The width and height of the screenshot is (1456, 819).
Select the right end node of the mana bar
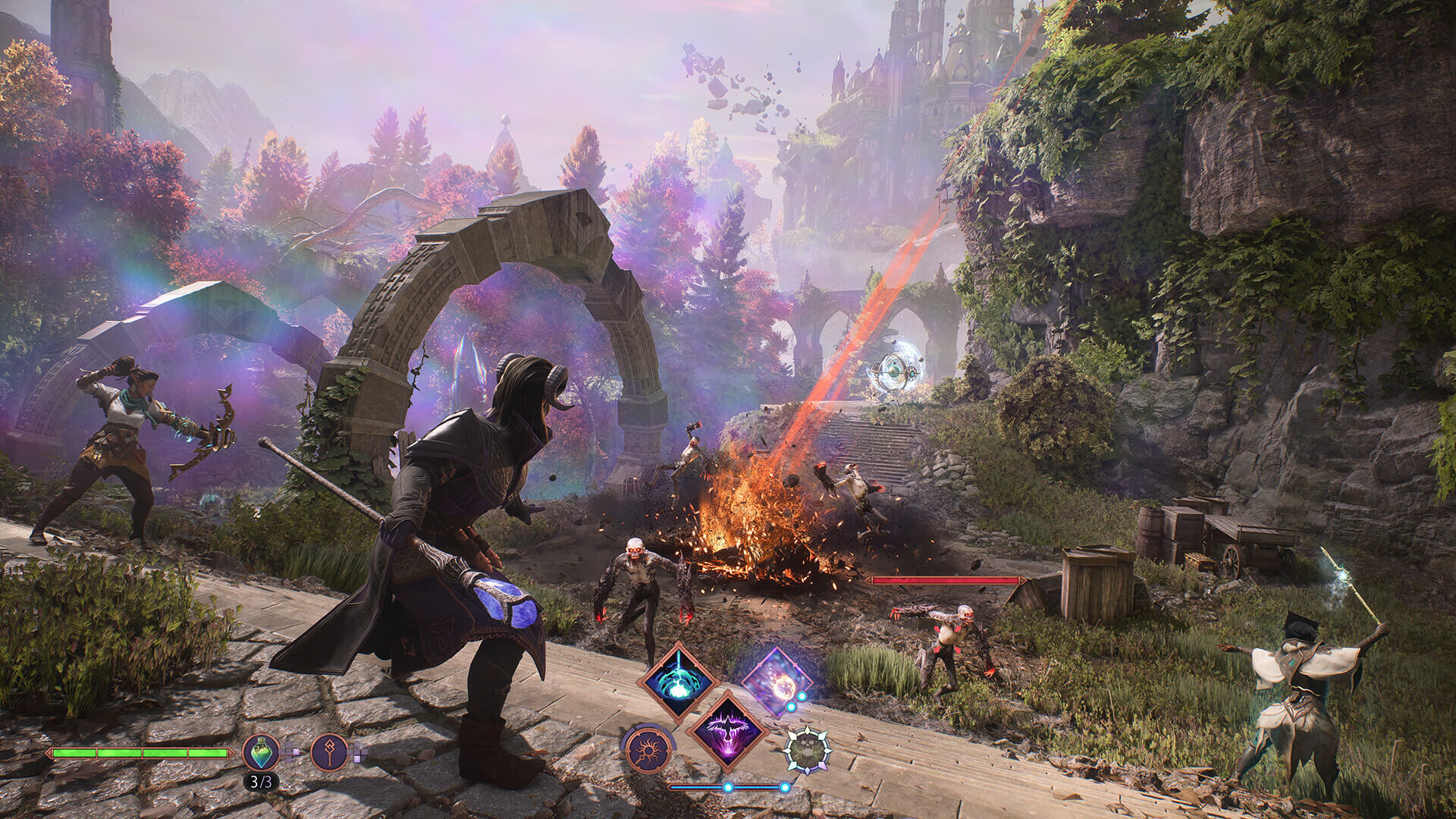pos(784,786)
